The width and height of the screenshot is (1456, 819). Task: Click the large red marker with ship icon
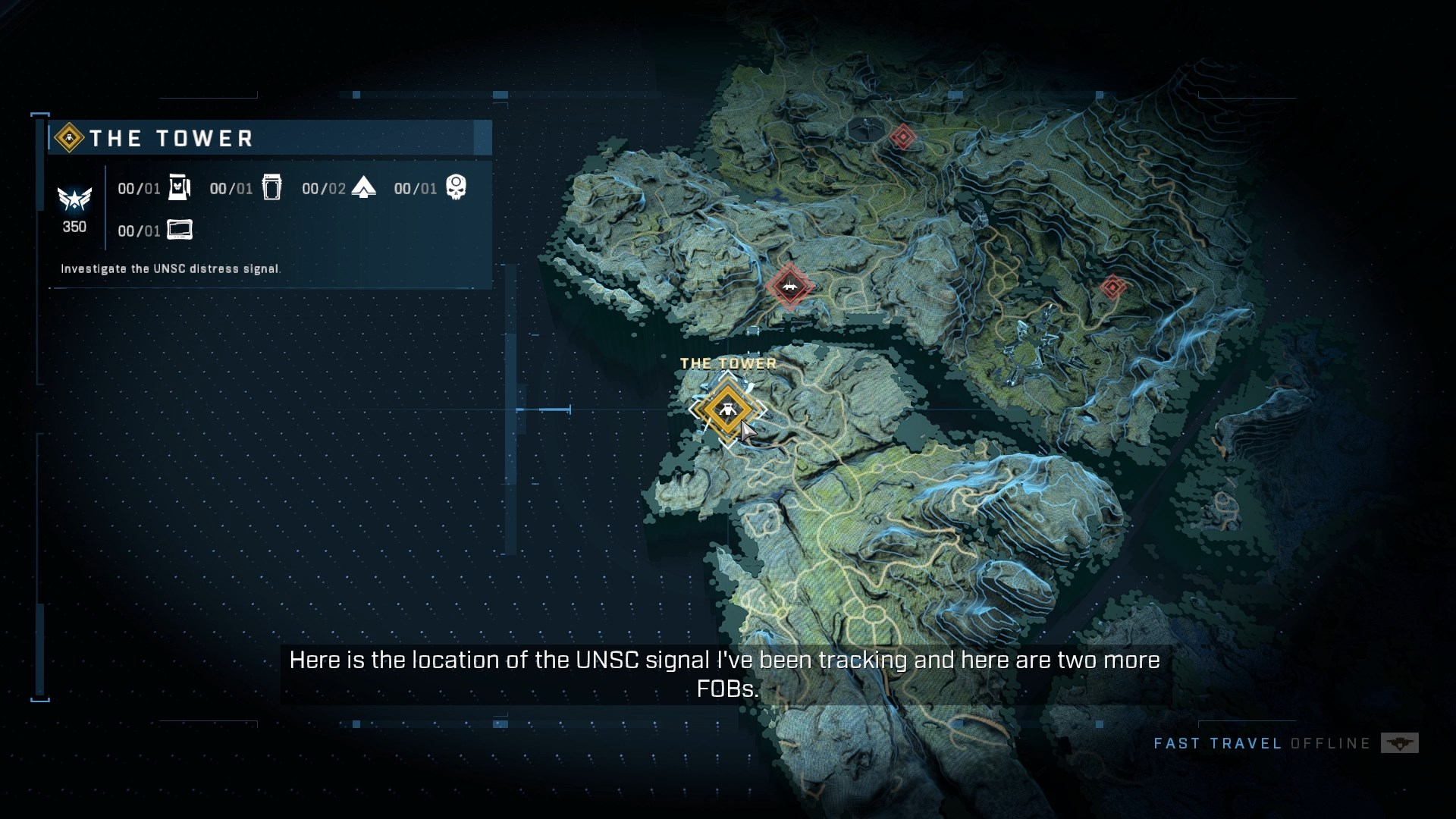[x=789, y=287]
